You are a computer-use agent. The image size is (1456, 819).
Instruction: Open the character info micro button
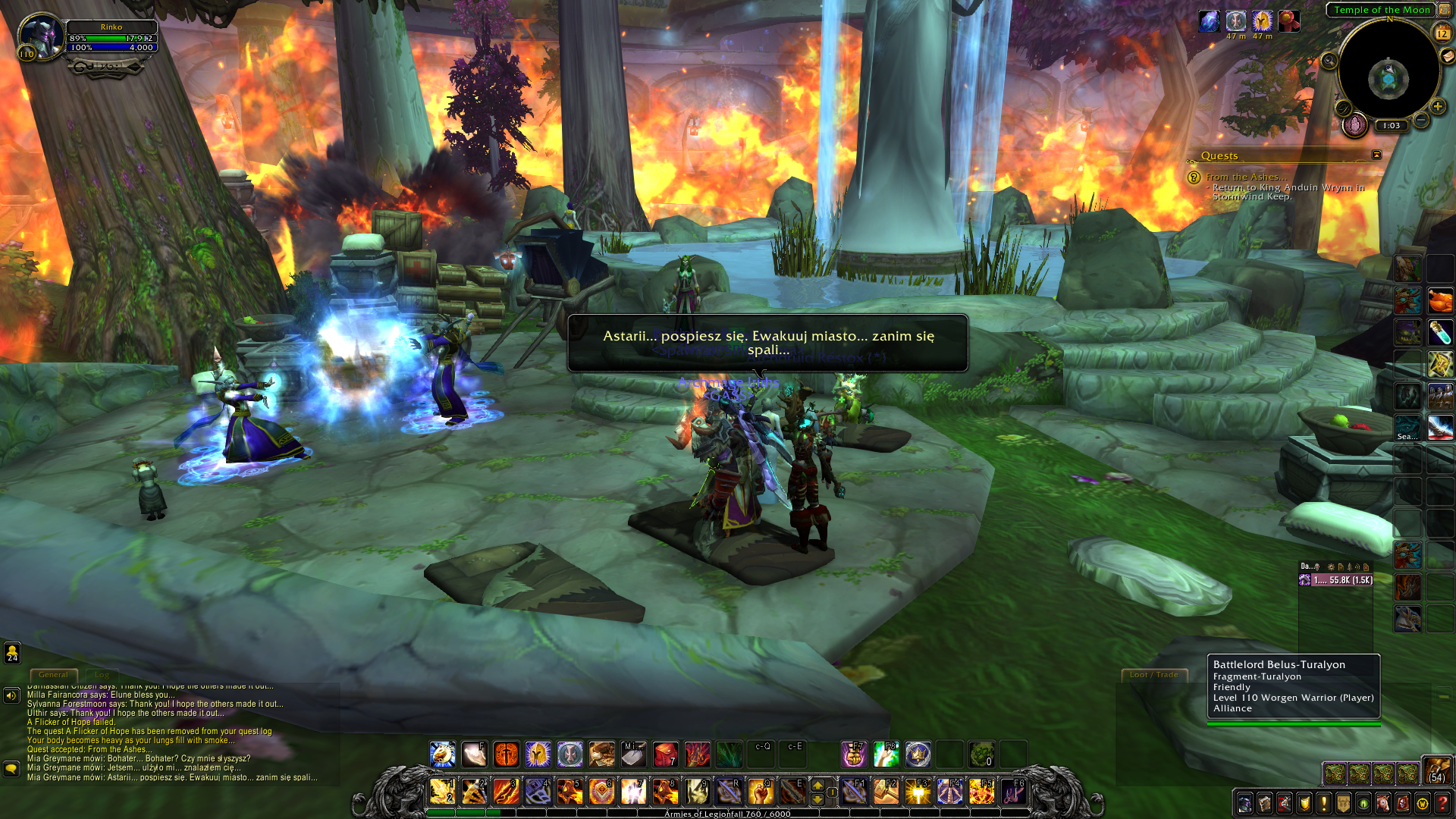(1244, 803)
